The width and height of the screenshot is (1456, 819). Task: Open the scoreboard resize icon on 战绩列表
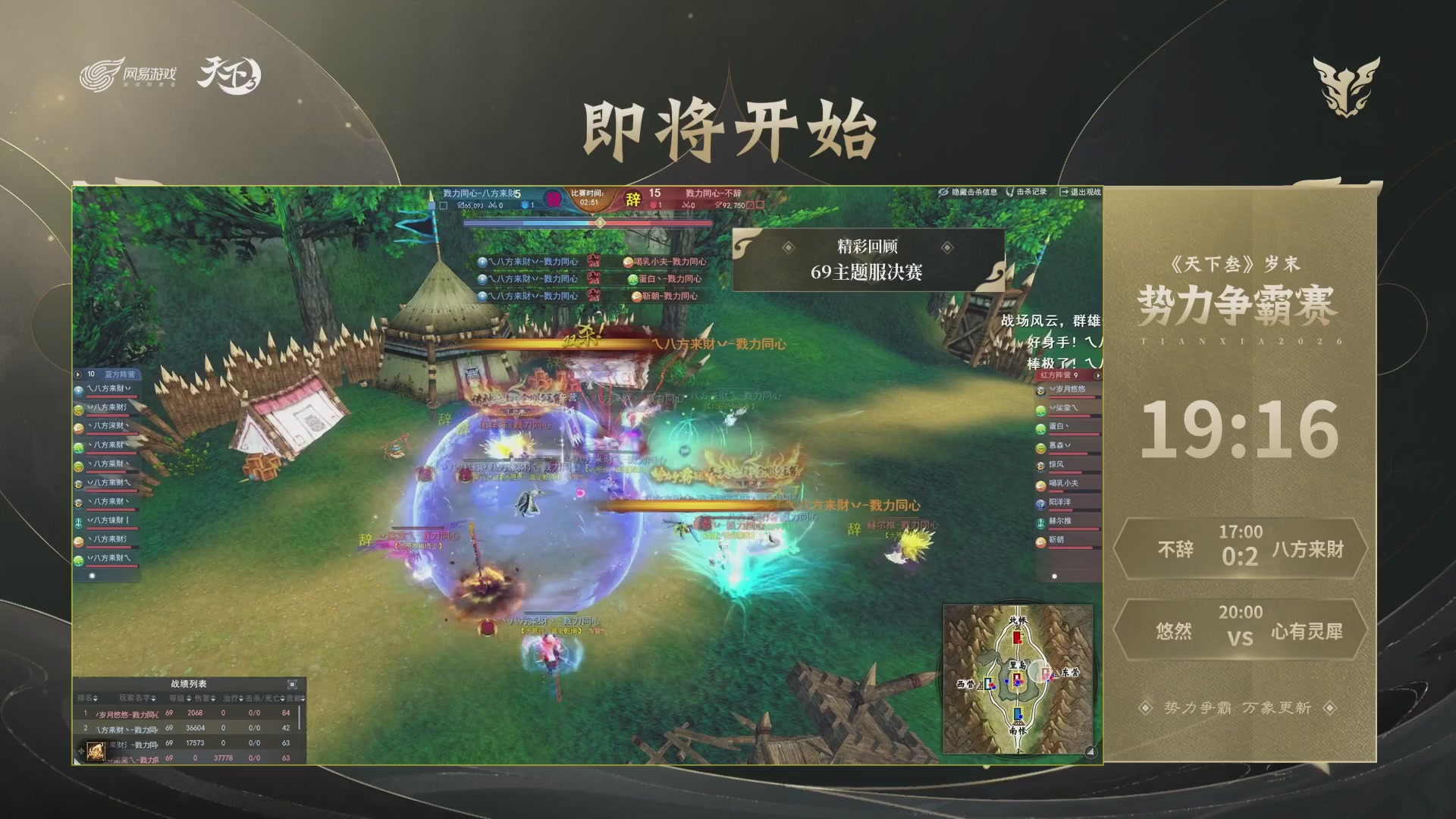tap(293, 685)
